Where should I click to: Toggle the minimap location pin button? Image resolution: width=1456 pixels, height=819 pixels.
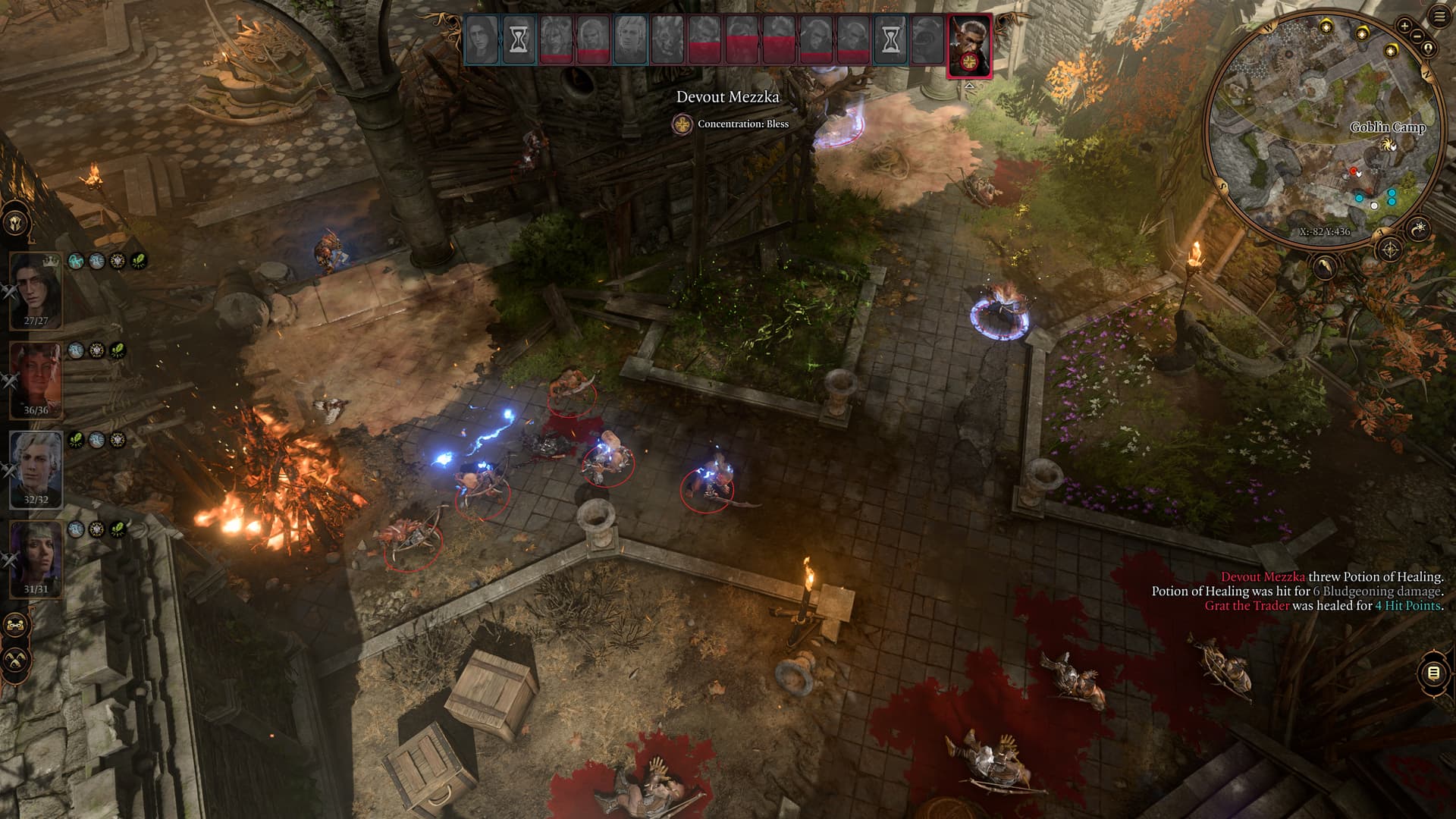[1429, 49]
